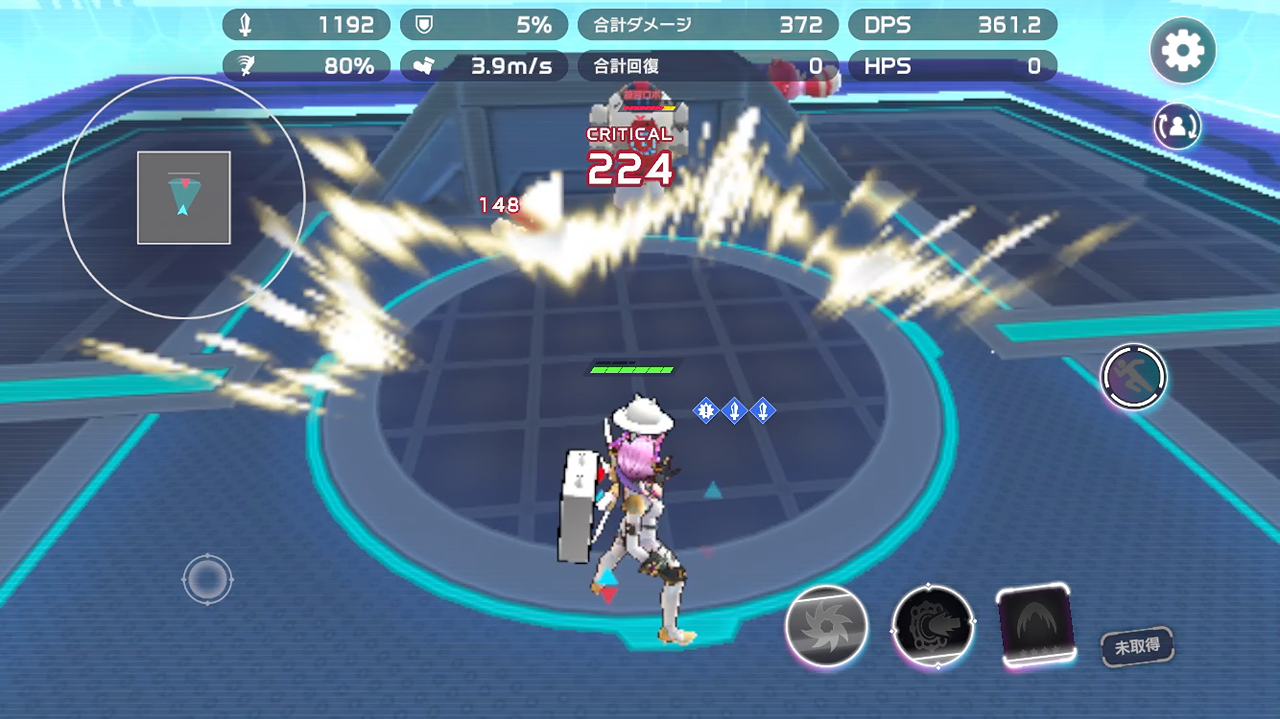Tap the 未取得 unacquired slot
The width and height of the screenshot is (1280, 719).
[1137, 646]
